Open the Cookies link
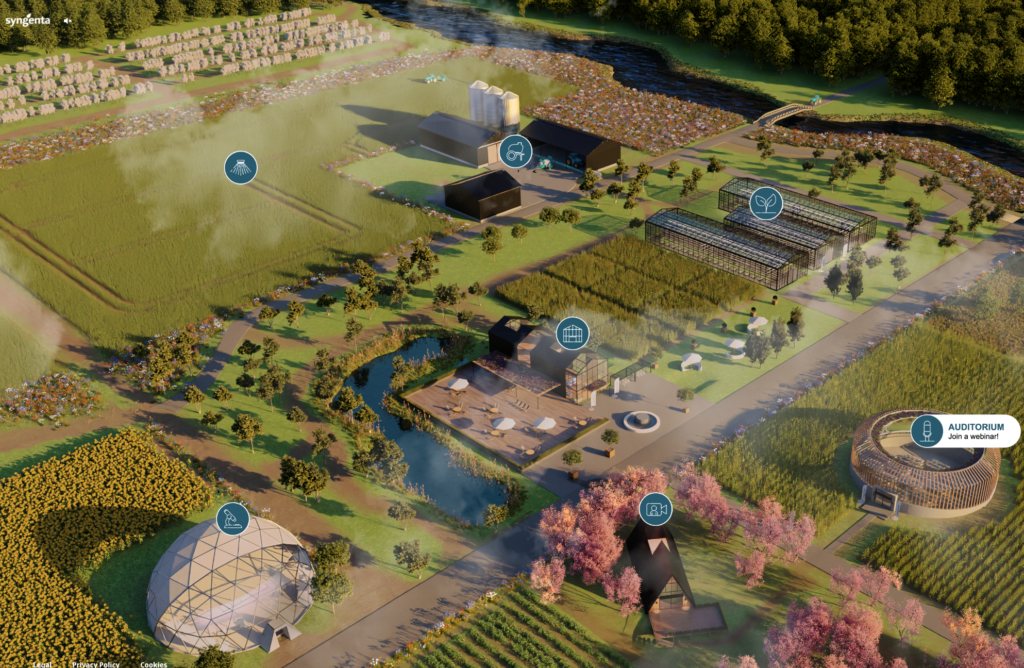The height and width of the screenshot is (668, 1024). click(x=153, y=664)
